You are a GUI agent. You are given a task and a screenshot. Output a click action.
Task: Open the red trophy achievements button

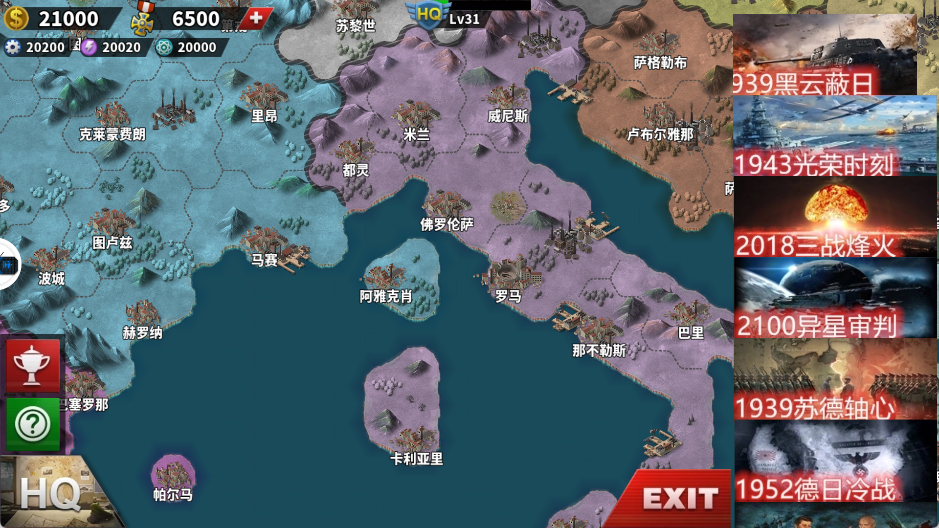click(x=33, y=364)
